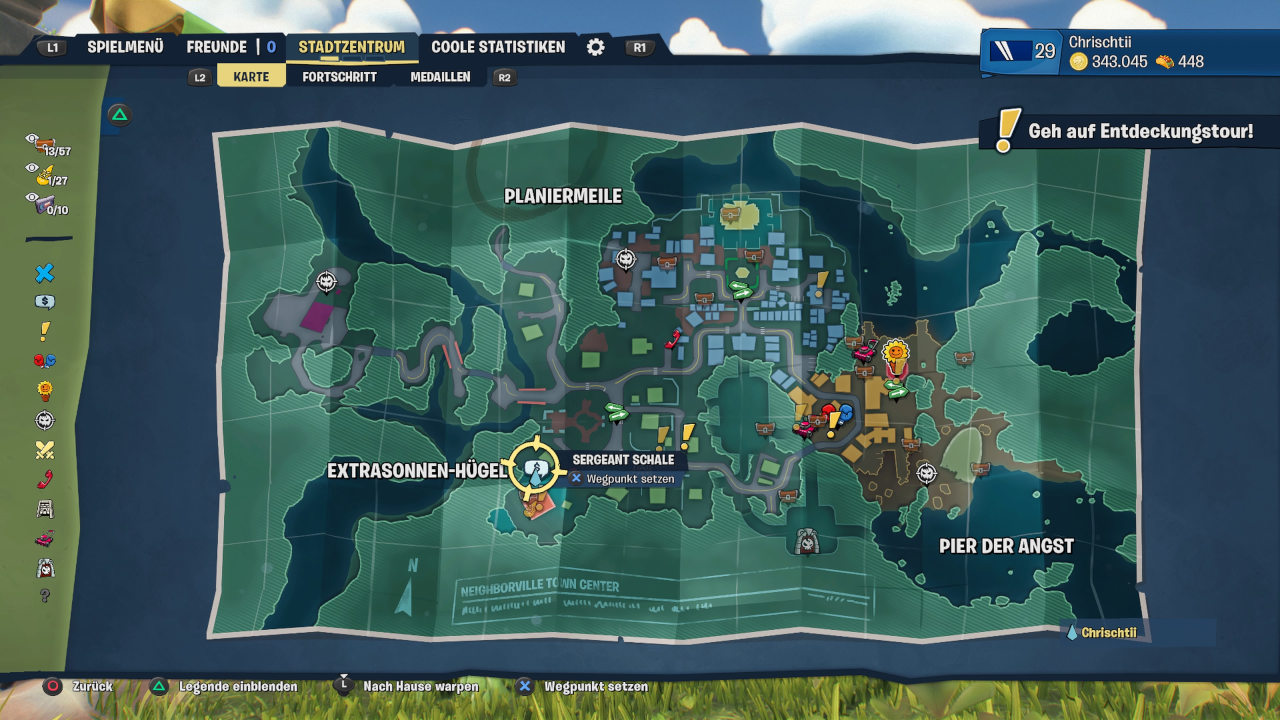This screenshot has height=720, width=1280.
Task: Open the Spielmenü tab
Action: (125, 47)
